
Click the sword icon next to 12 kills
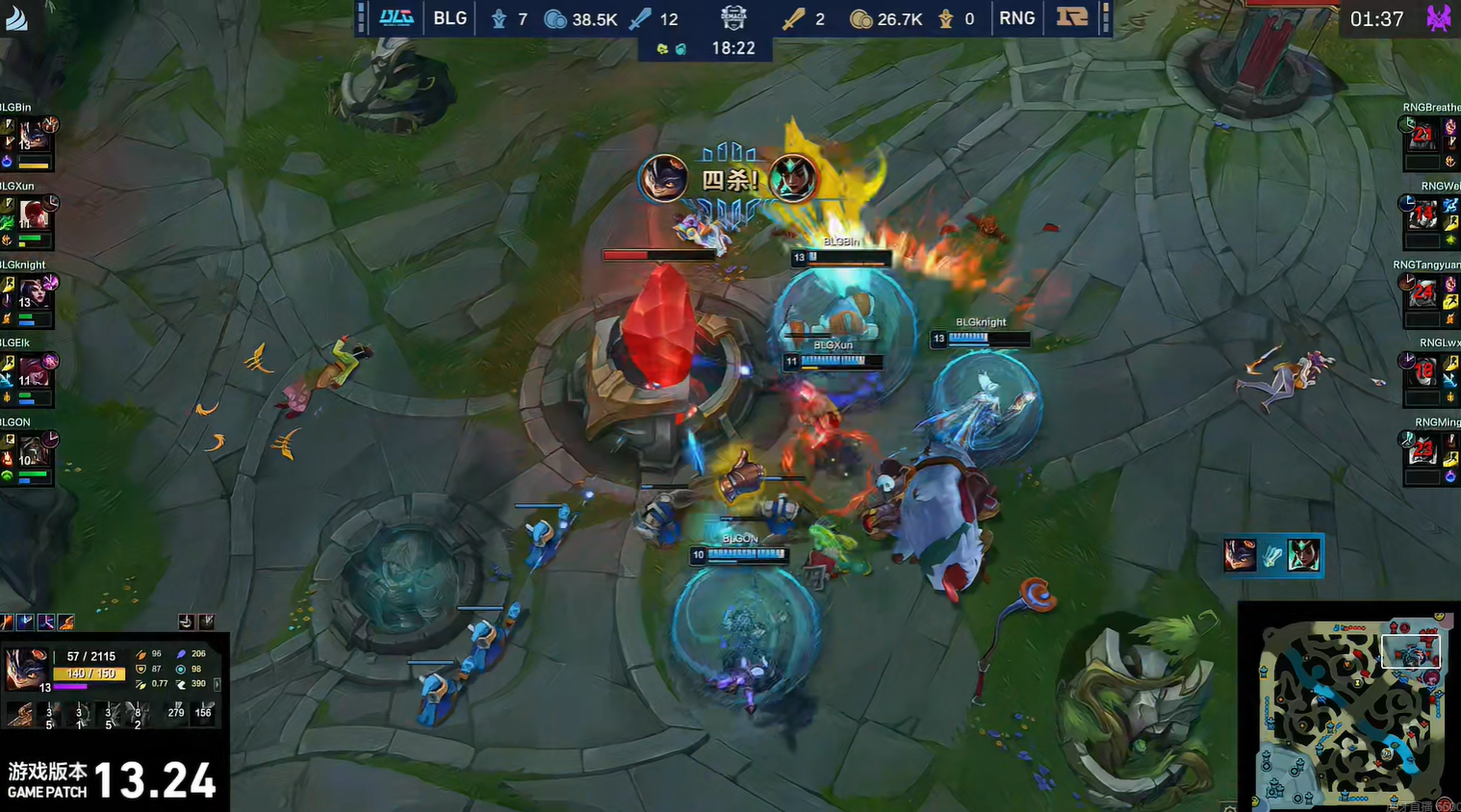[639, 18]
